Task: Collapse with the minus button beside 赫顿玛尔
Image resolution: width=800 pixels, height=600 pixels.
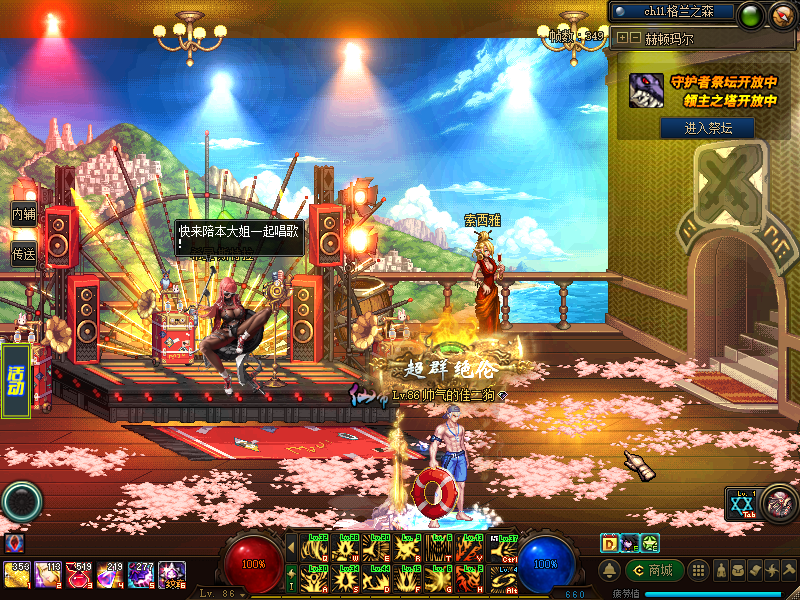Action: coord(635,38)
